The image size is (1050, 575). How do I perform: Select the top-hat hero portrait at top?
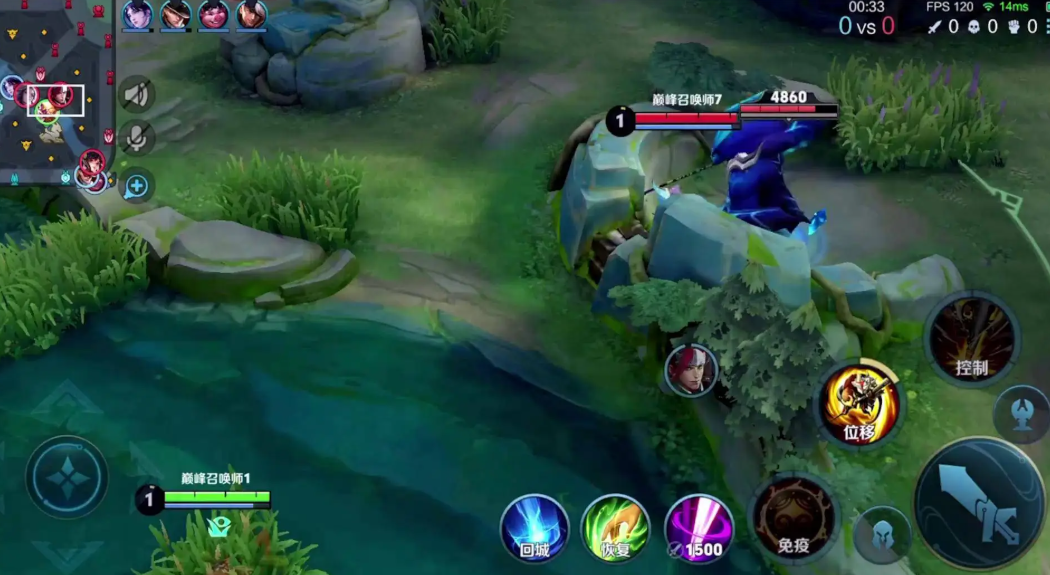[x=175, y=15]
